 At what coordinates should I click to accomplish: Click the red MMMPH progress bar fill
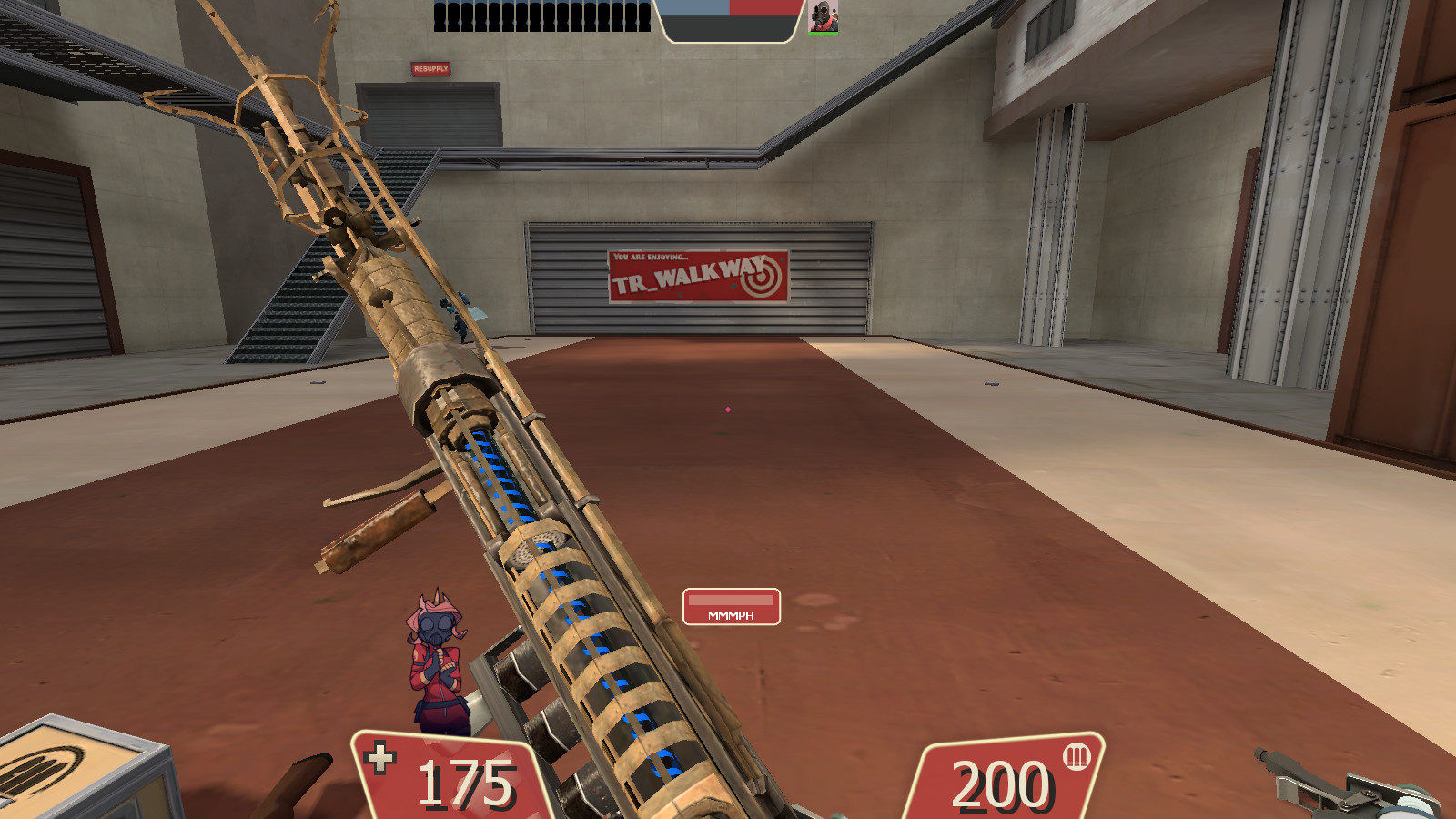point(731,600)
